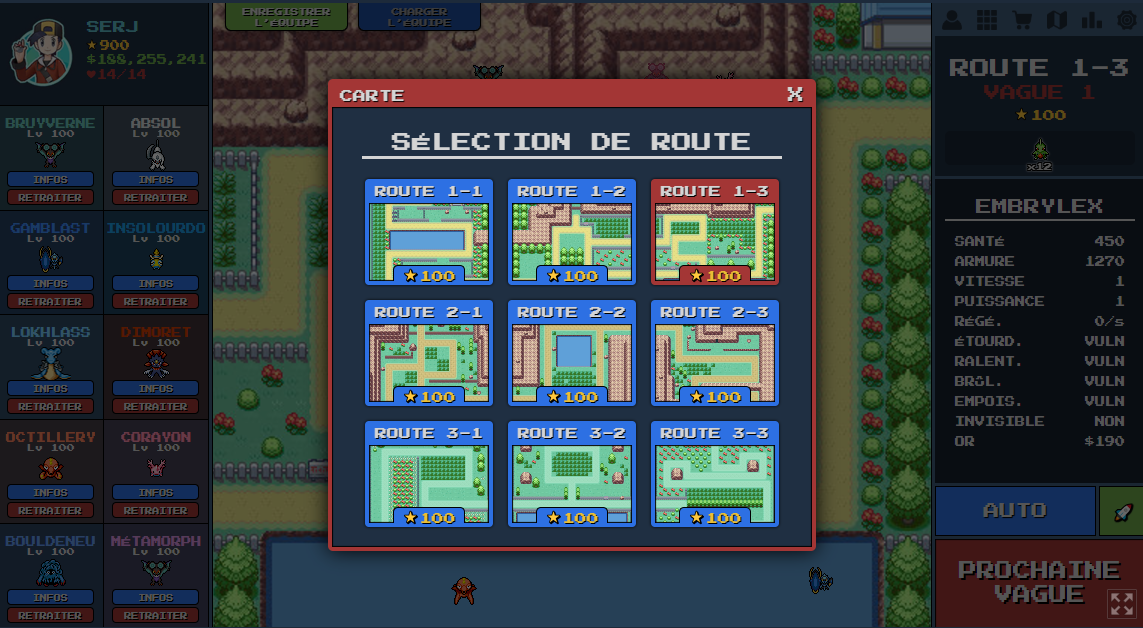Click the rocket speed button

click(1120, 511)
